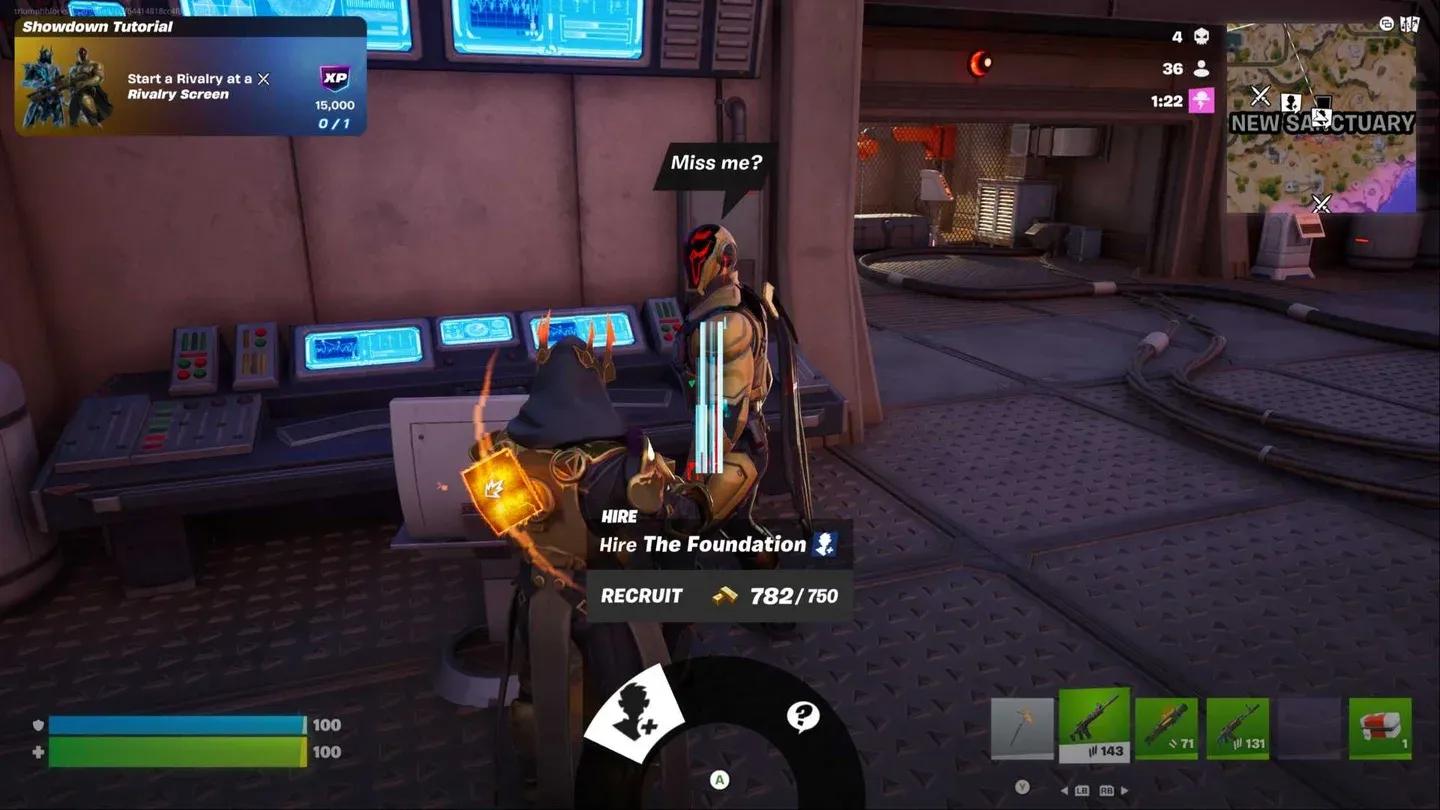Click the pink storm icon beside the timer
1440x810 pixels.
[x=1202, y=100]
